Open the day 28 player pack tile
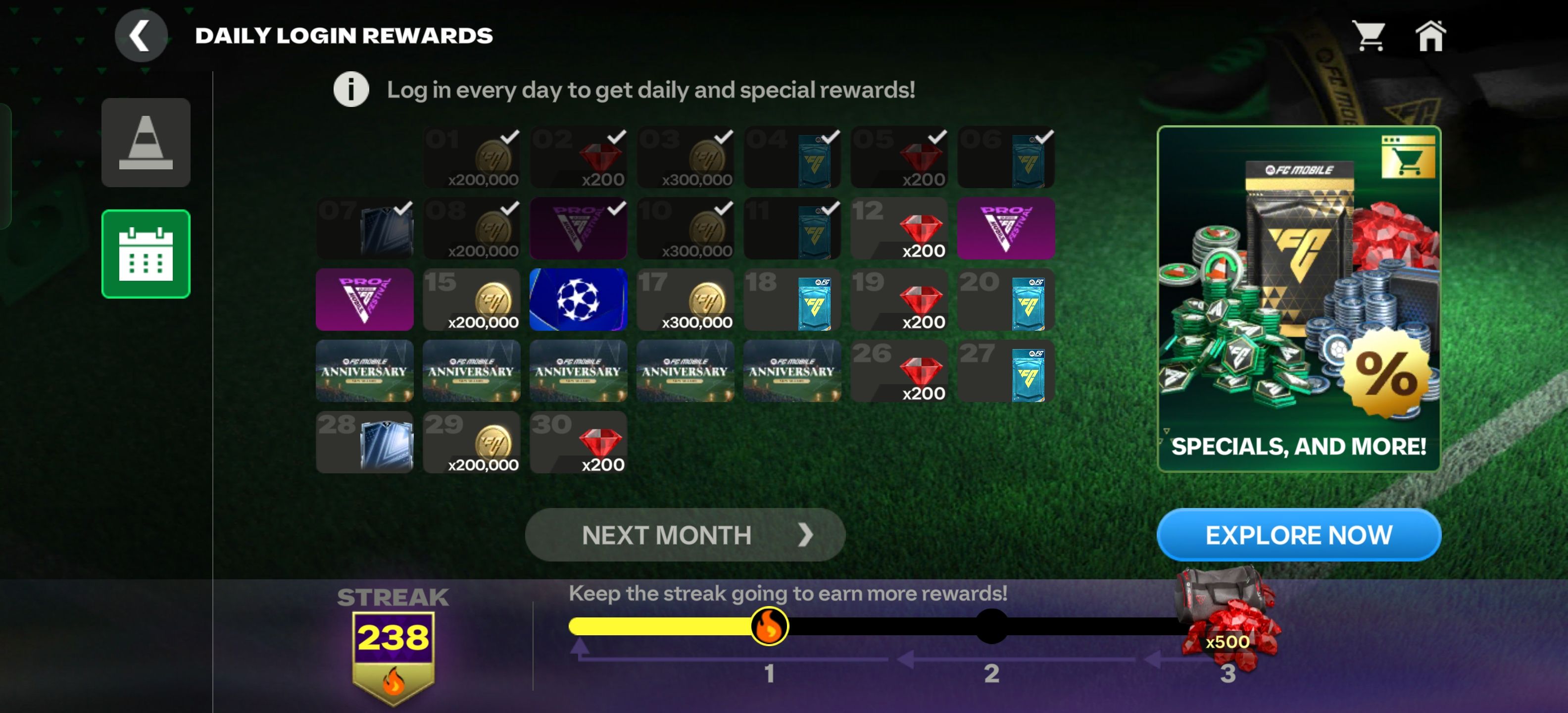 pos(365,443)
